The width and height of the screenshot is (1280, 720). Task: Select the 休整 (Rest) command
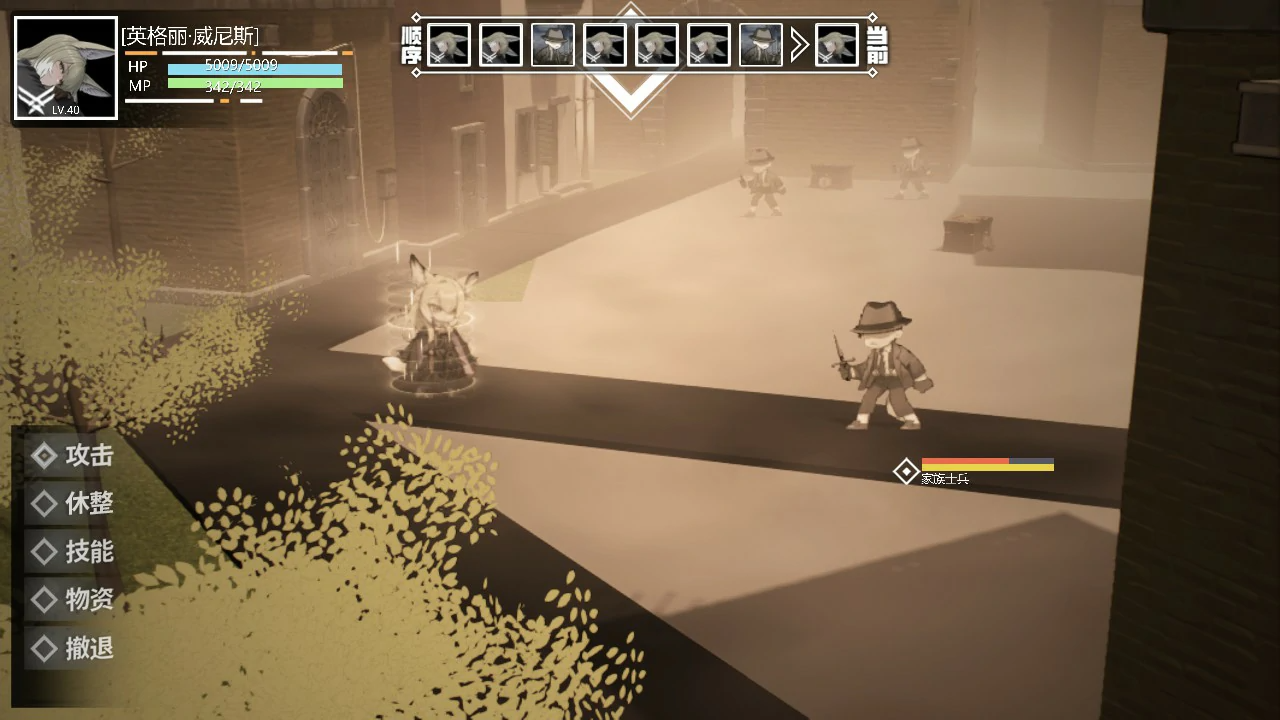click(73, 504)
